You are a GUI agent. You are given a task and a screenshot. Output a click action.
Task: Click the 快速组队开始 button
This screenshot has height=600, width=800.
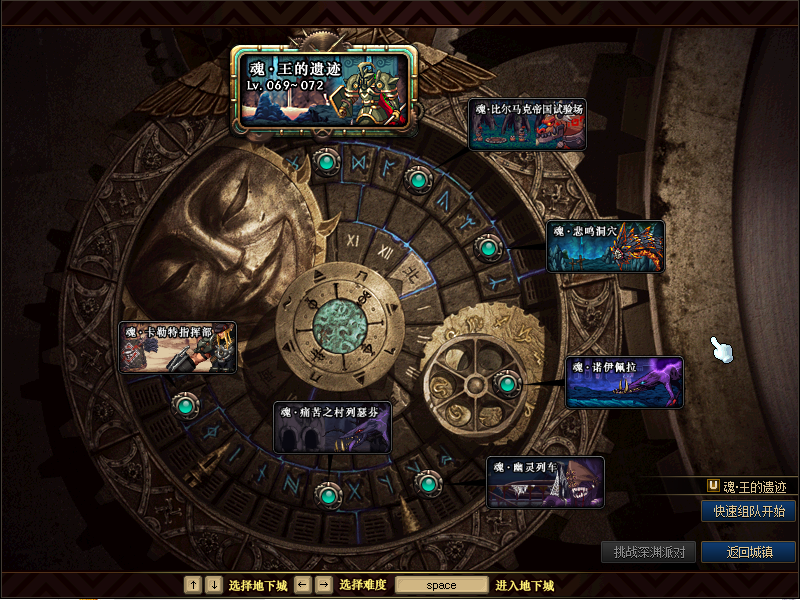(748, 511)
